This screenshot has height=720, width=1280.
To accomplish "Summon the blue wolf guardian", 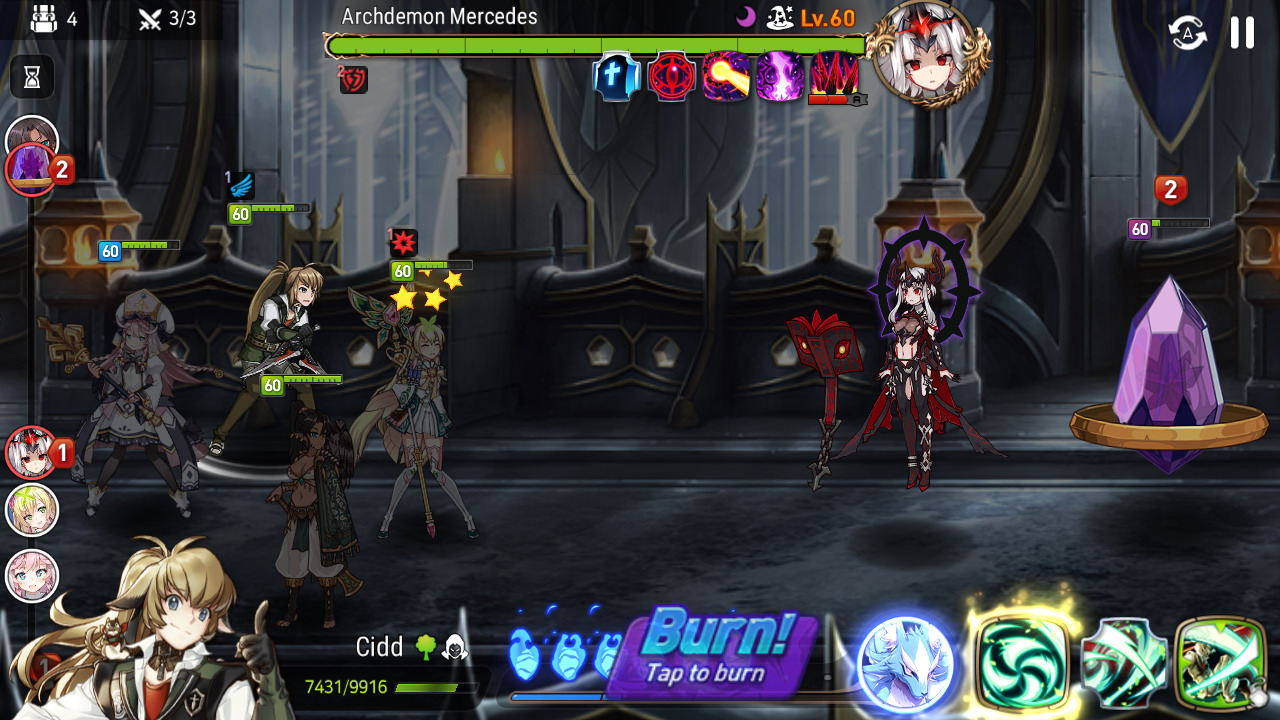I will pos(906,665).
